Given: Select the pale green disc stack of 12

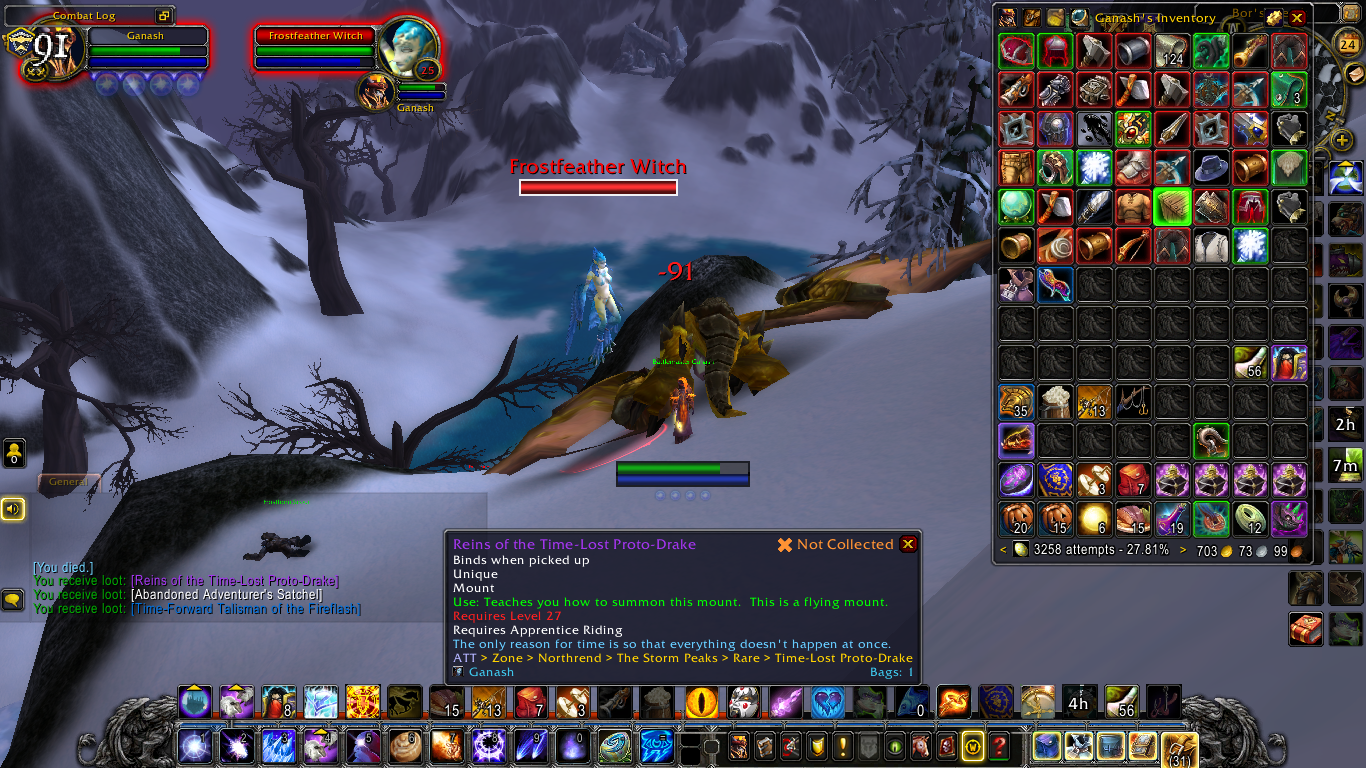Looking at the screenshot, I should [x=1250, y=519].
